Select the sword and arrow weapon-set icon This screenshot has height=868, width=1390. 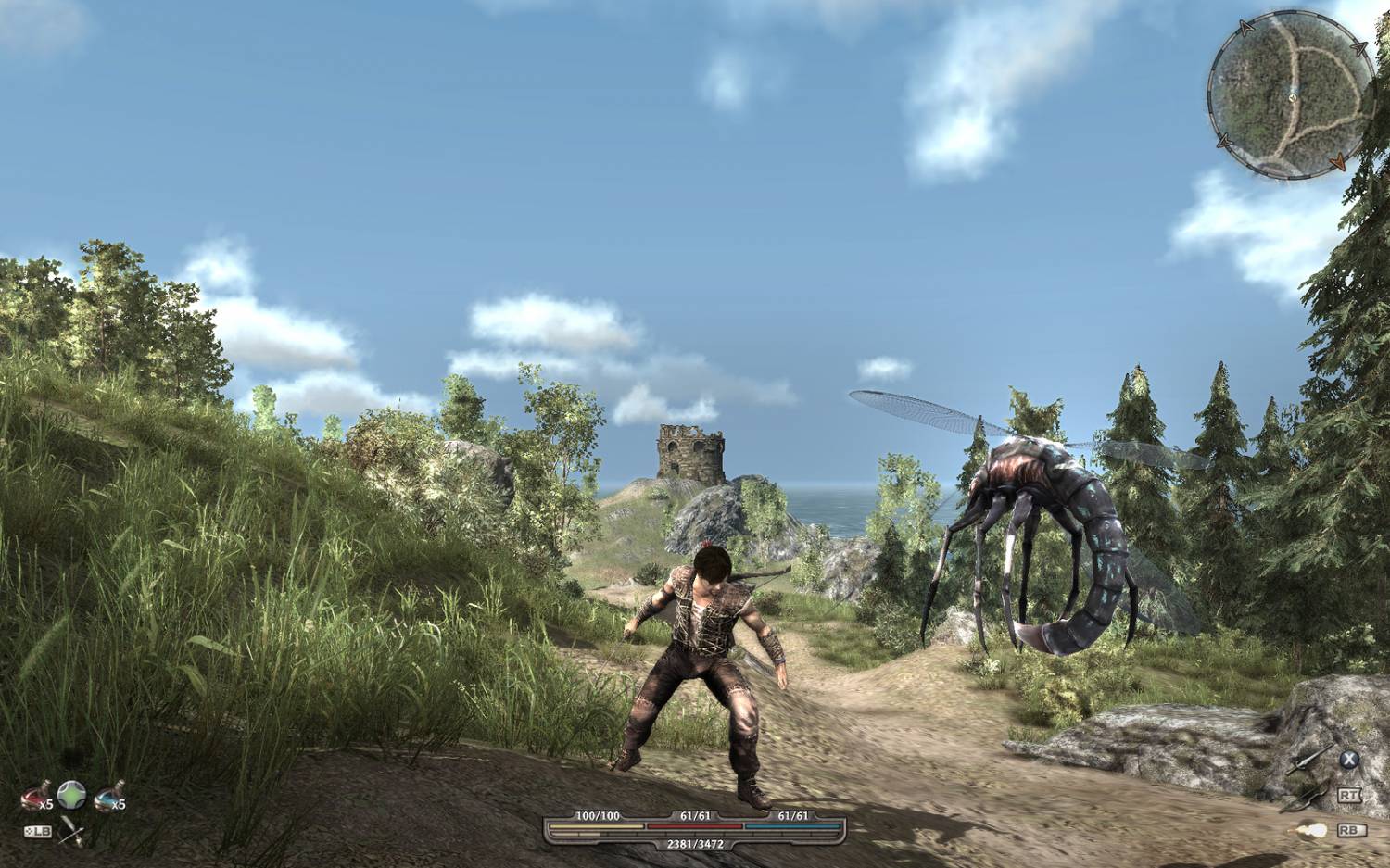coord(70,832)
